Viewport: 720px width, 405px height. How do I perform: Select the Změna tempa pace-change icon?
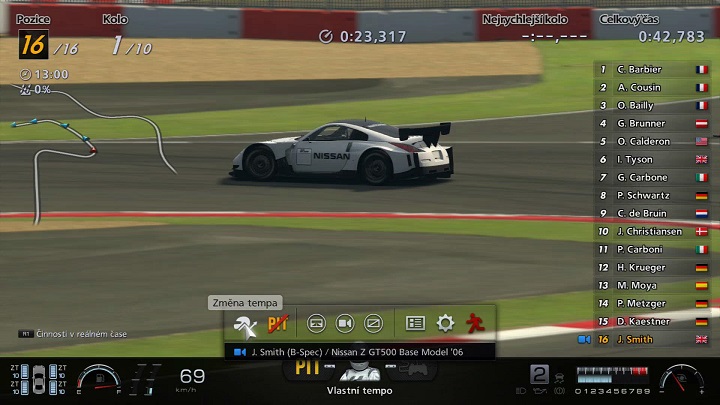(x=245, y=323)
